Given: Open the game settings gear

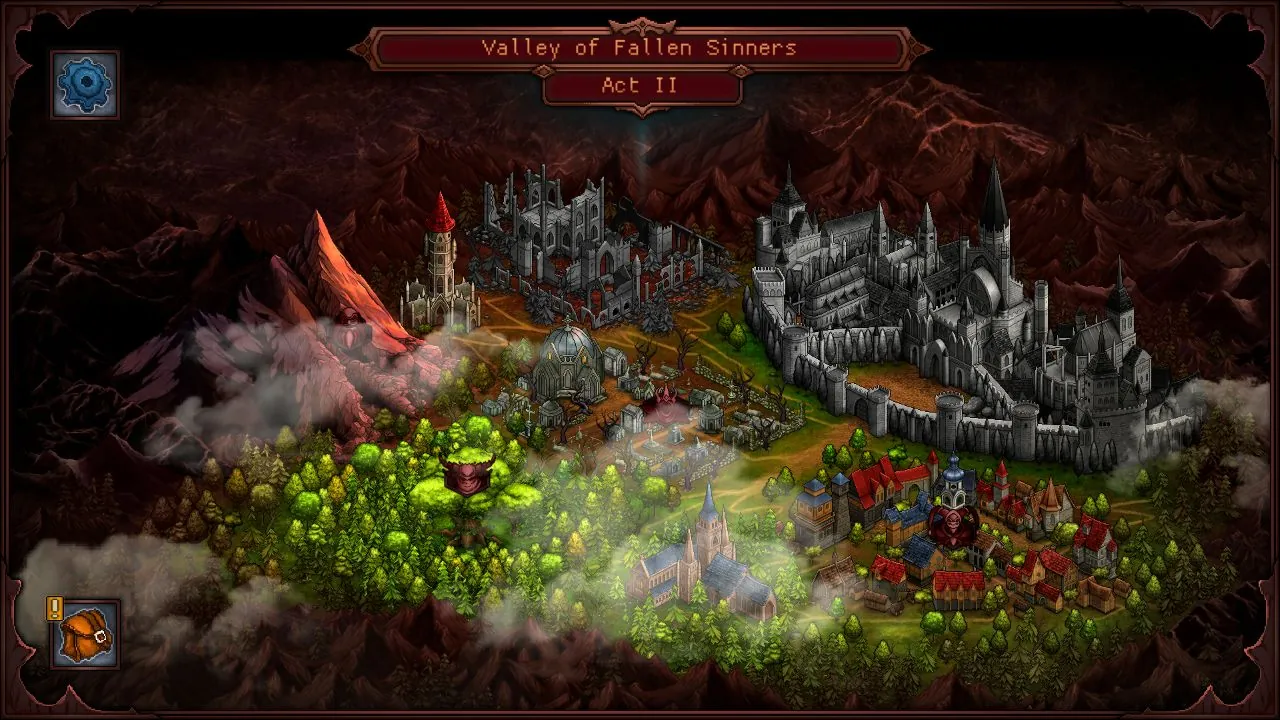Looking at the screenshot, I should [84, 83].
